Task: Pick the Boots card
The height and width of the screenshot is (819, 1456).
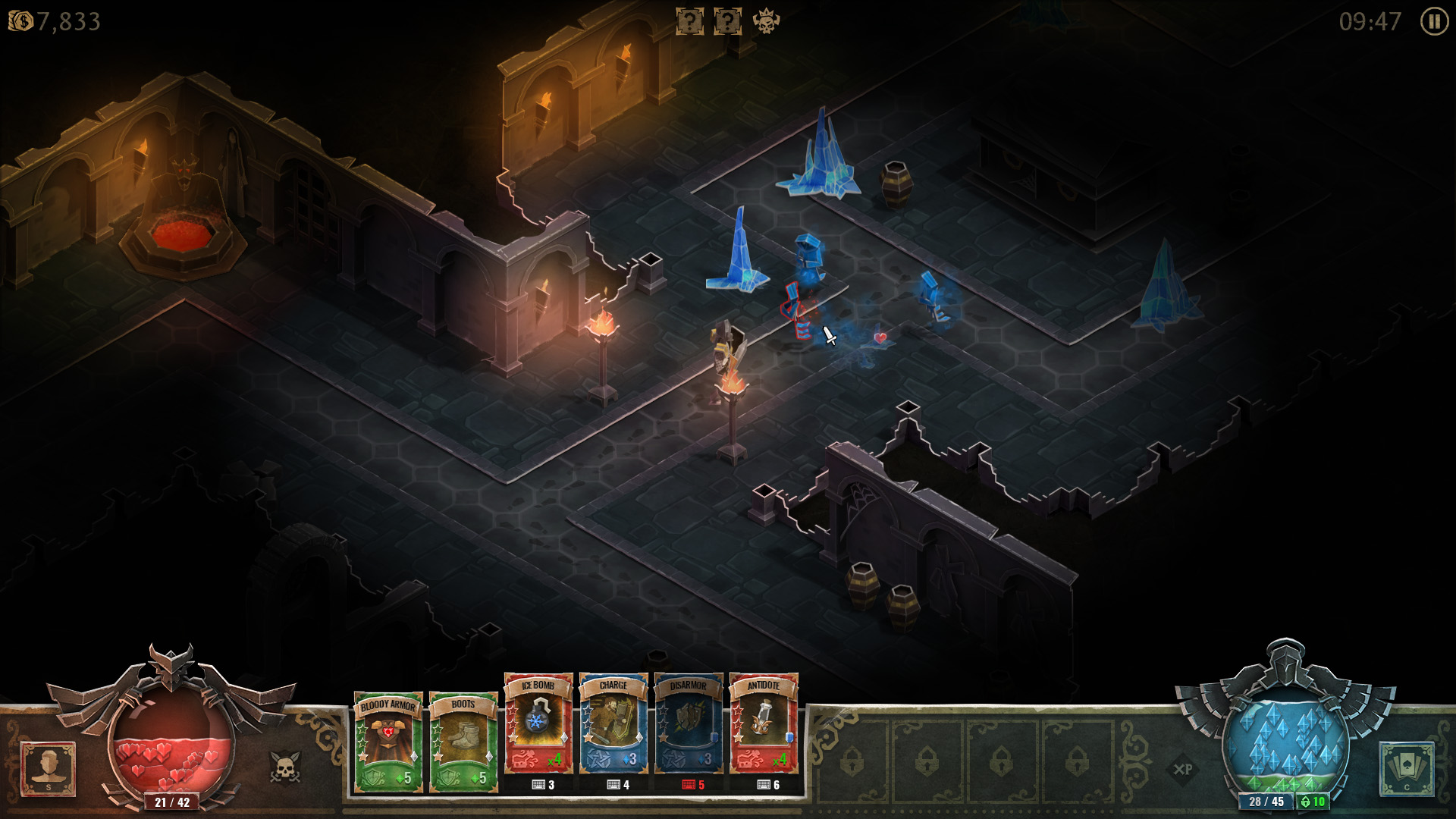Action: click(463, 739)
